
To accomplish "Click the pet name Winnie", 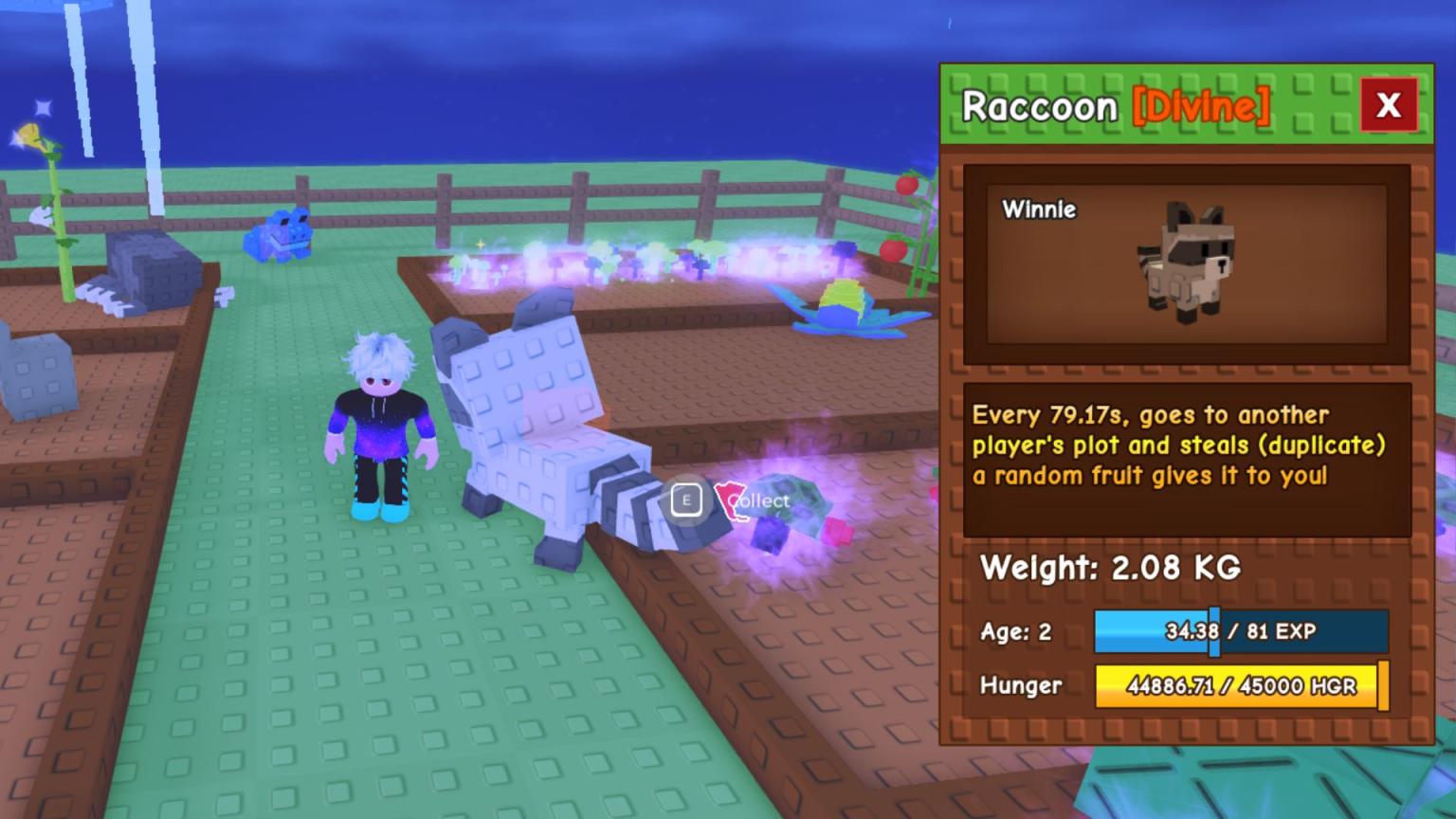I will tap(1039, 210).
